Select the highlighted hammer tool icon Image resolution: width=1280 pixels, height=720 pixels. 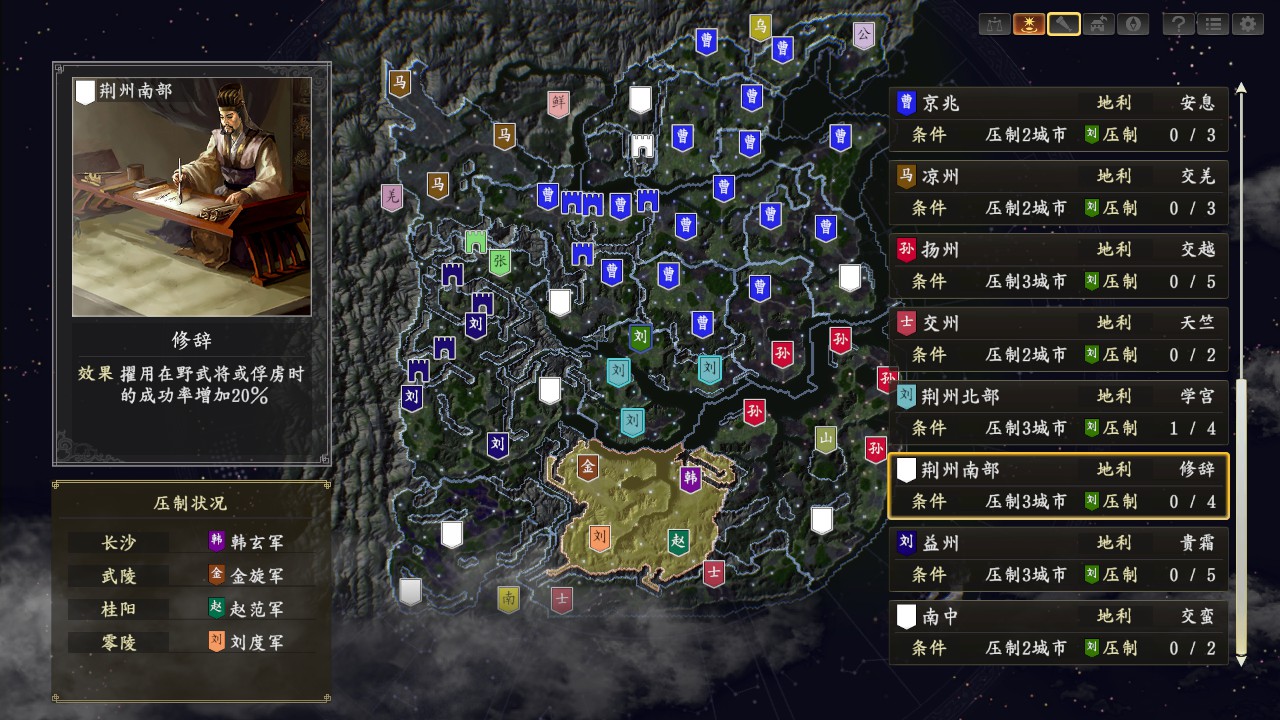coord(1063,25)
